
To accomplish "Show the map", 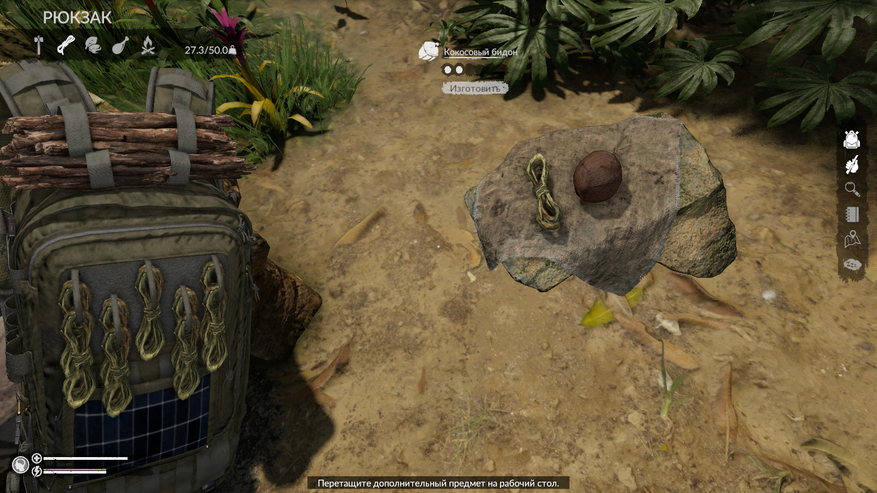I will pyautogui.click(x=852, y=240).
